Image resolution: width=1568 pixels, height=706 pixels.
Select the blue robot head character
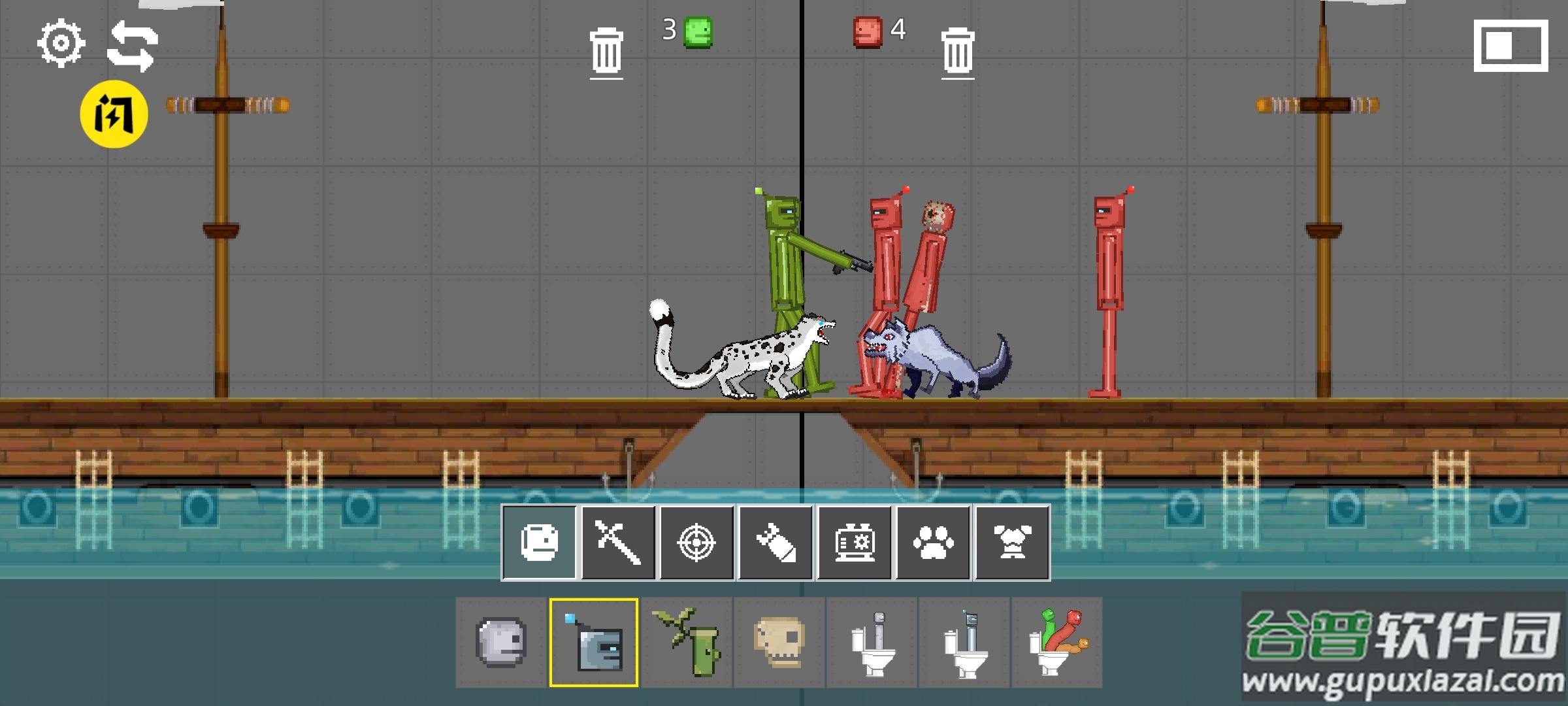pos(594,642)
